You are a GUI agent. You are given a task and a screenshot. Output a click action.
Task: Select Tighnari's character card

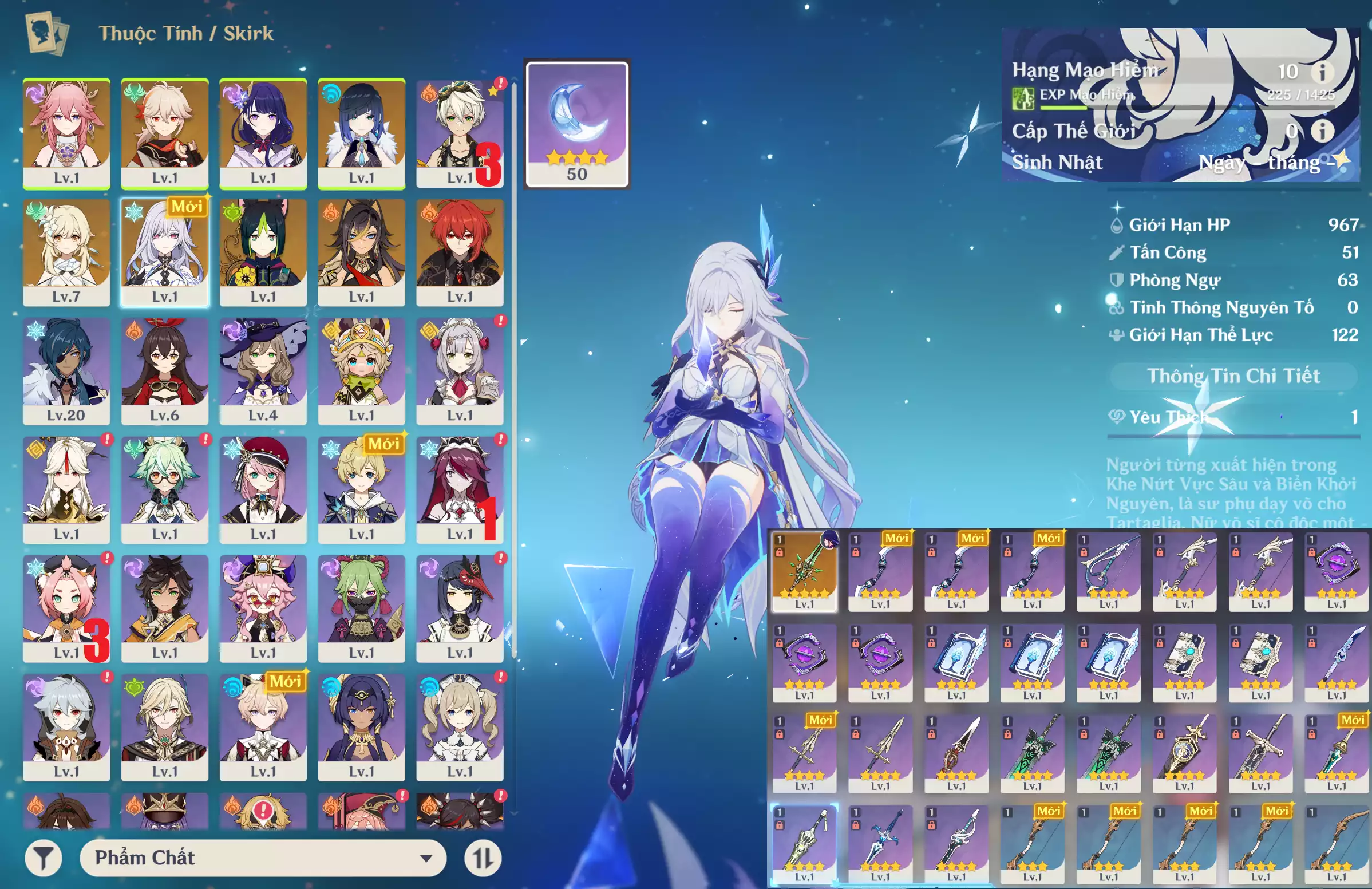[x=263, y=252]
